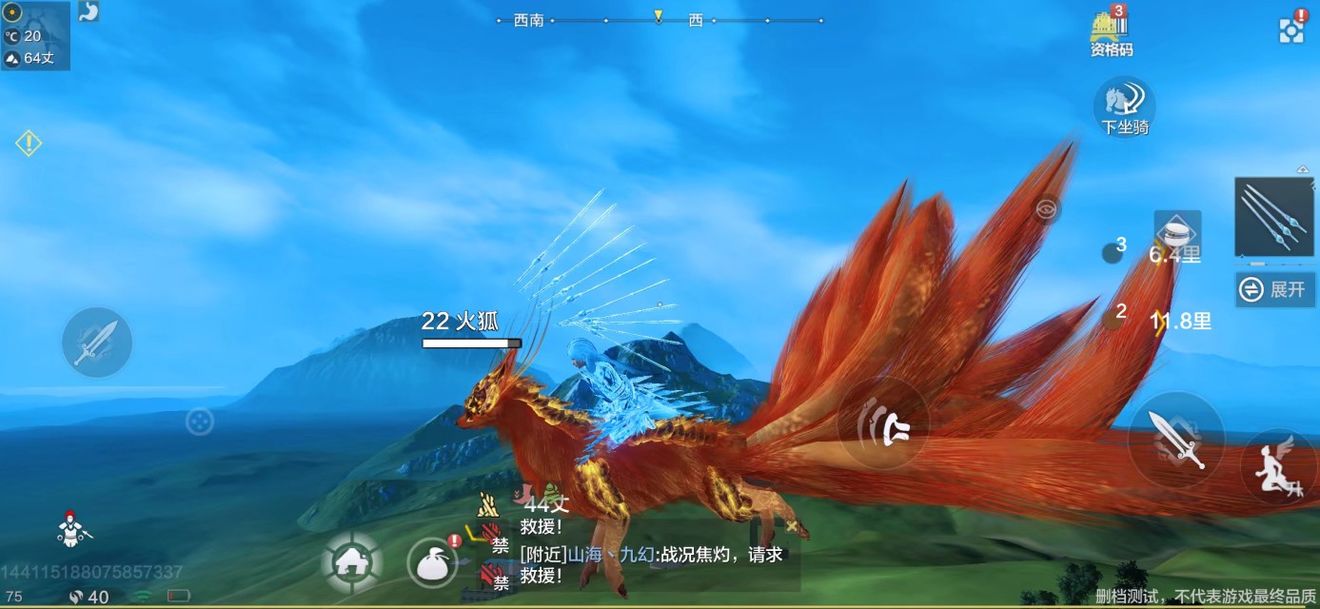Image resolution: width=1320 pixels, height=609 pixels.
Task: Tap the four-dot circular button
Action: (x=199, y=422)
